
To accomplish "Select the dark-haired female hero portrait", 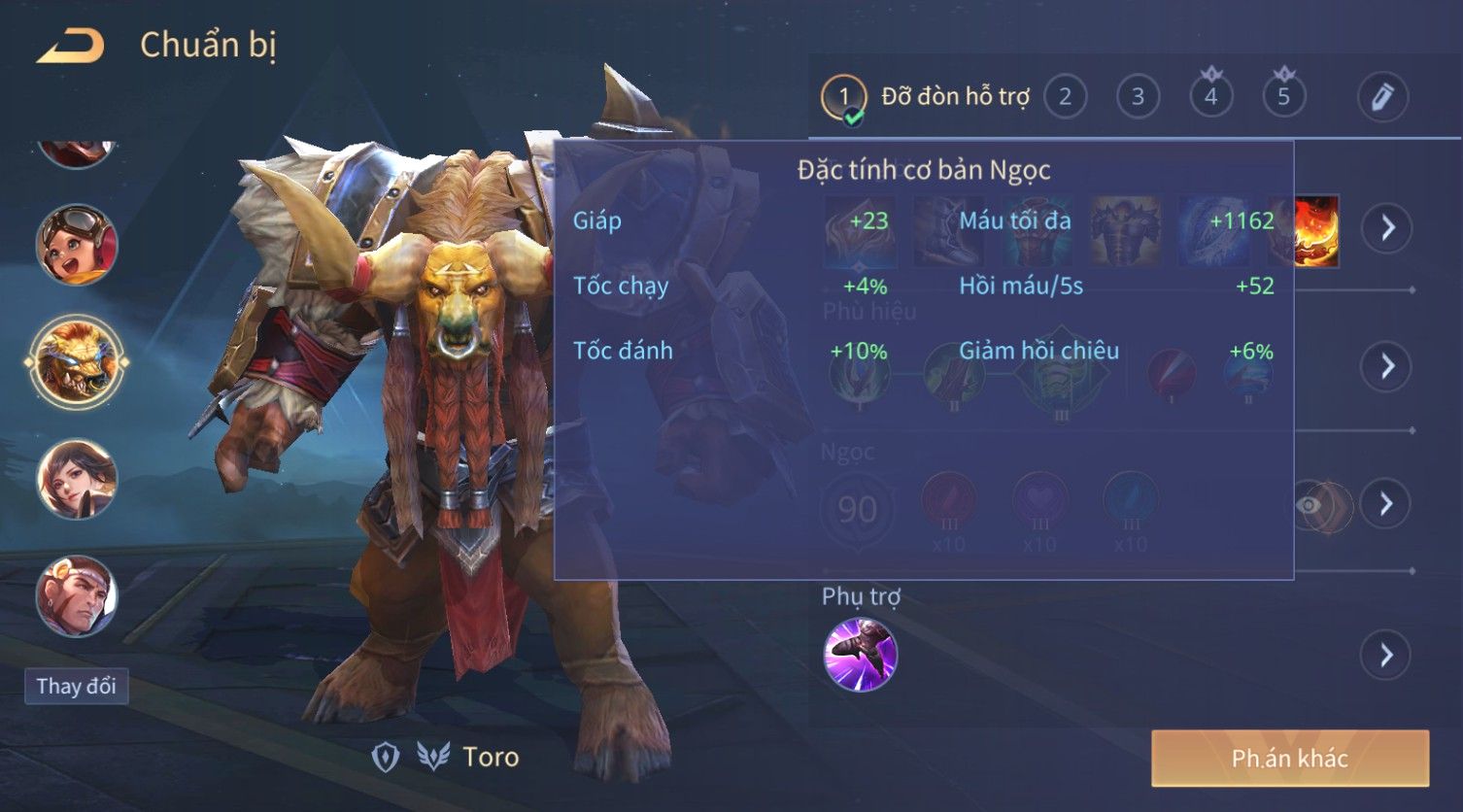I will click(x=77, y=479).
